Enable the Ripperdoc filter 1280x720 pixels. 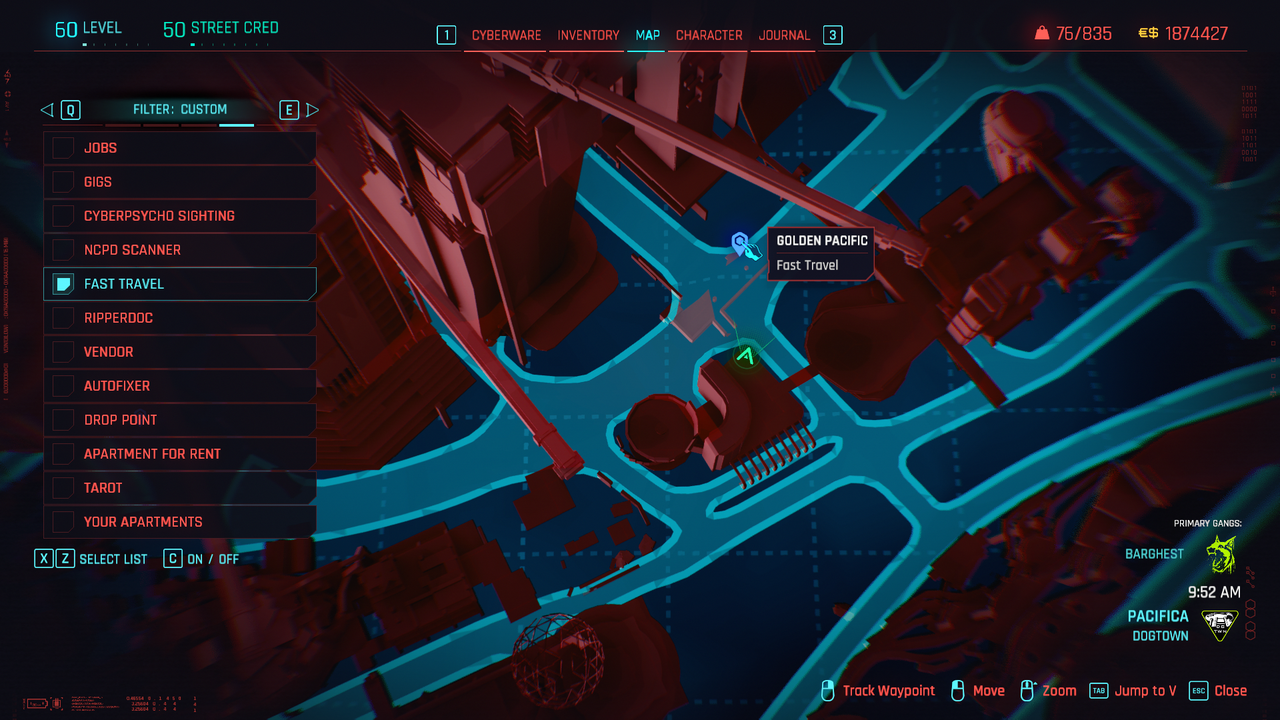coord(64,318)
